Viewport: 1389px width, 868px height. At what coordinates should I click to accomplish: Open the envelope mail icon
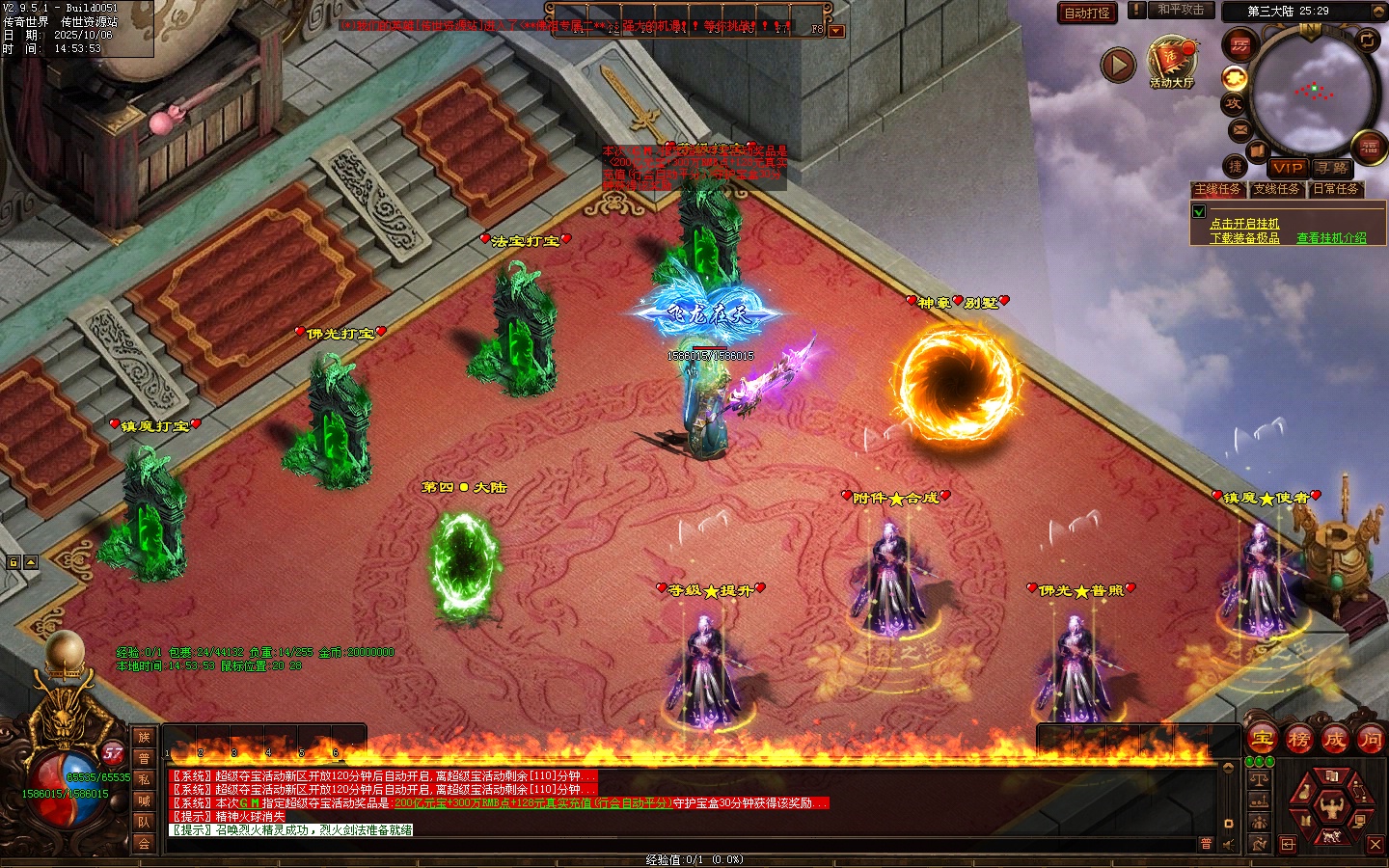[x=1239, y=129]
